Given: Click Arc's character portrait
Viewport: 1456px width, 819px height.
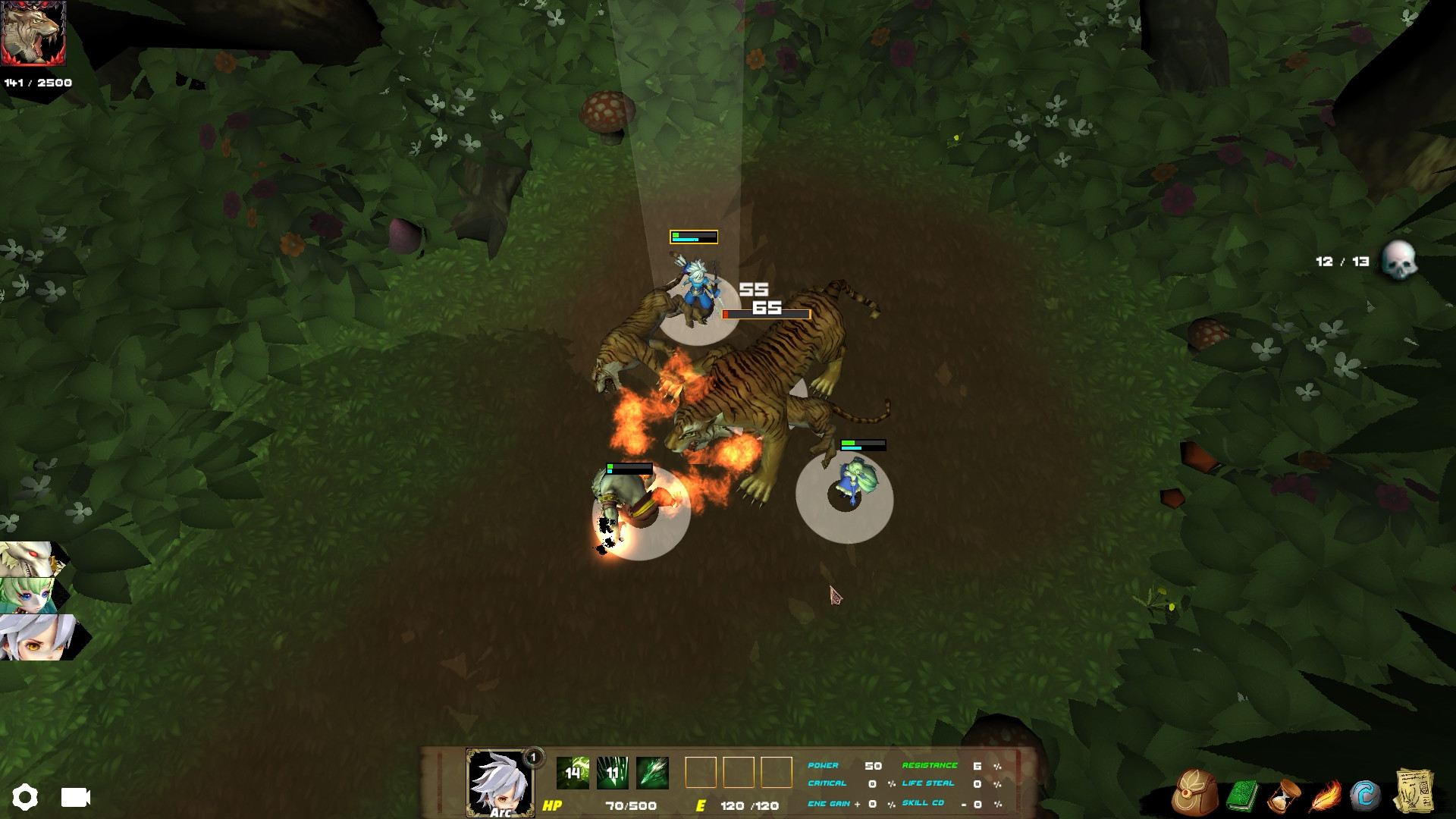Looking at the screenshot, I should (x=497, y=782).
